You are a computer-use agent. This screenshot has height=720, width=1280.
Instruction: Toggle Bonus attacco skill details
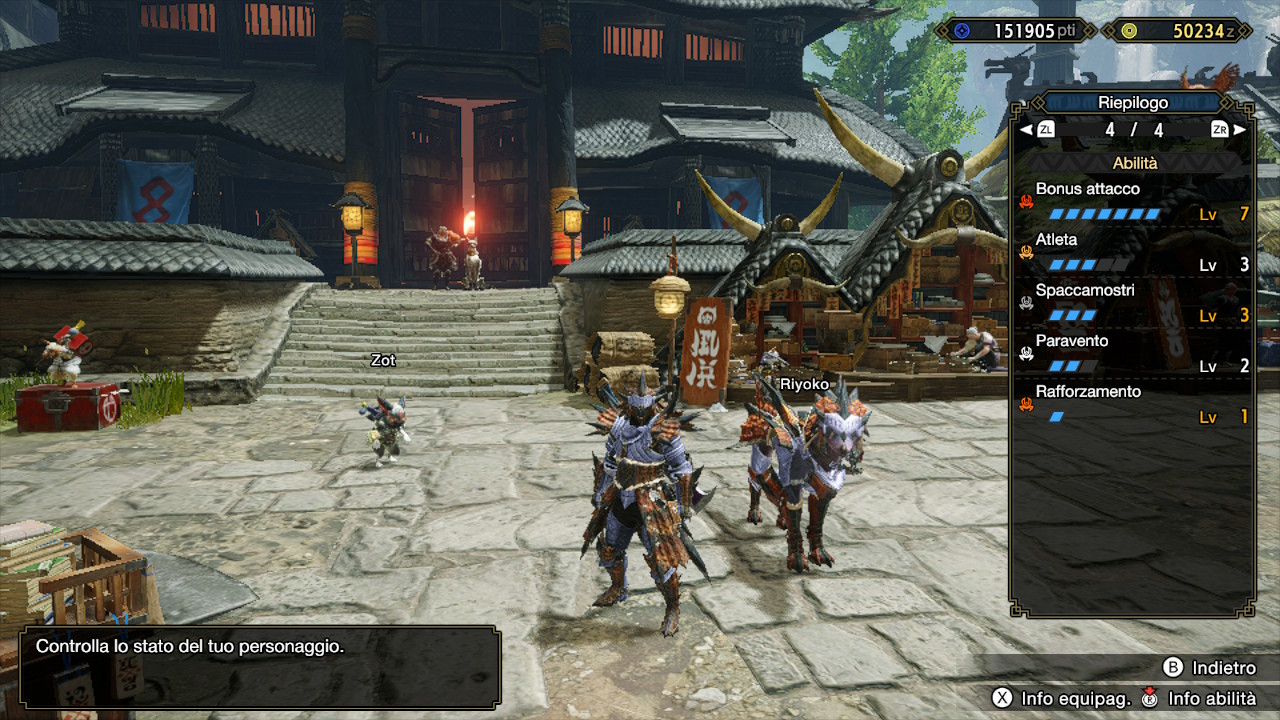[1089, 188]
